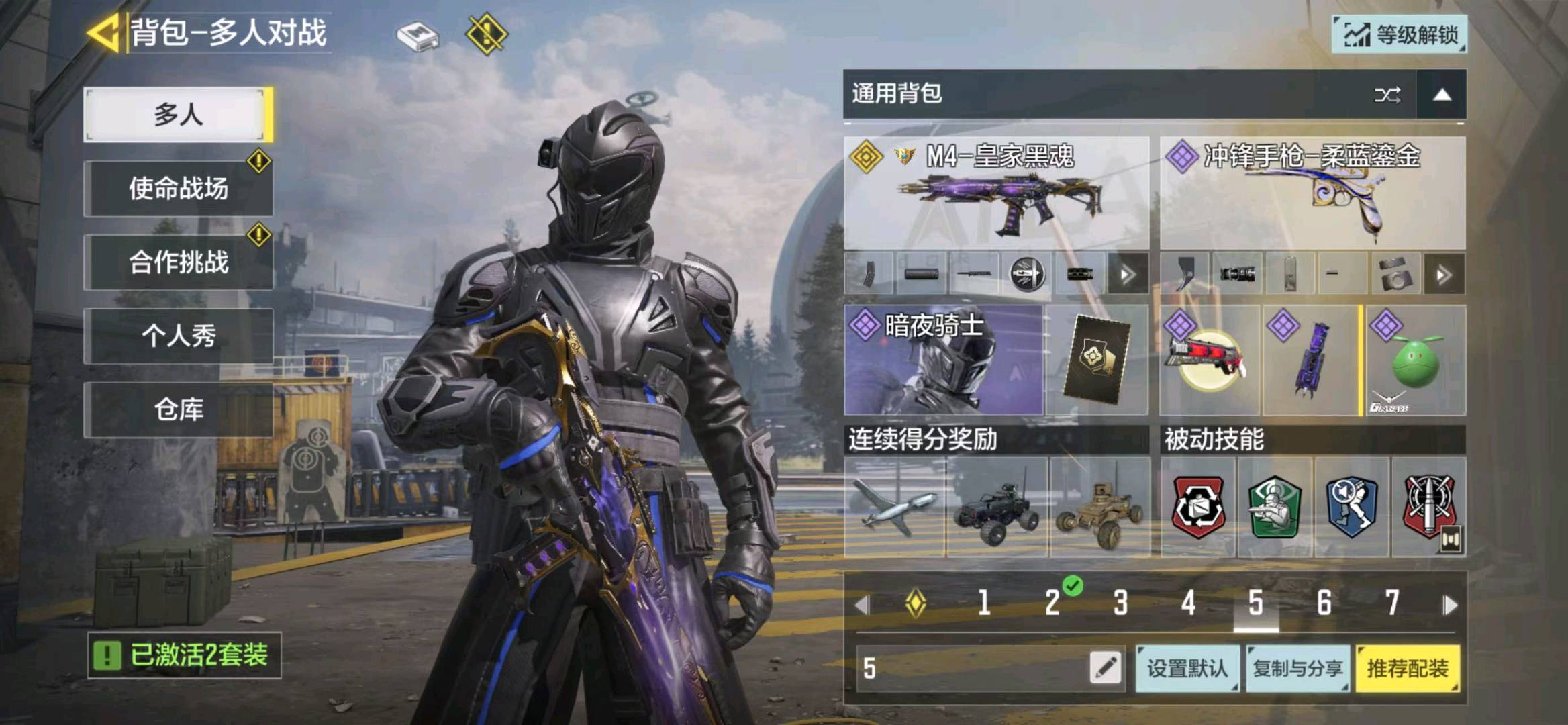Image resolution: width=1568 pixels, height=725 pixels.
Task: Click the 设置默认 set default button
Action: (x=1187, y=669)
